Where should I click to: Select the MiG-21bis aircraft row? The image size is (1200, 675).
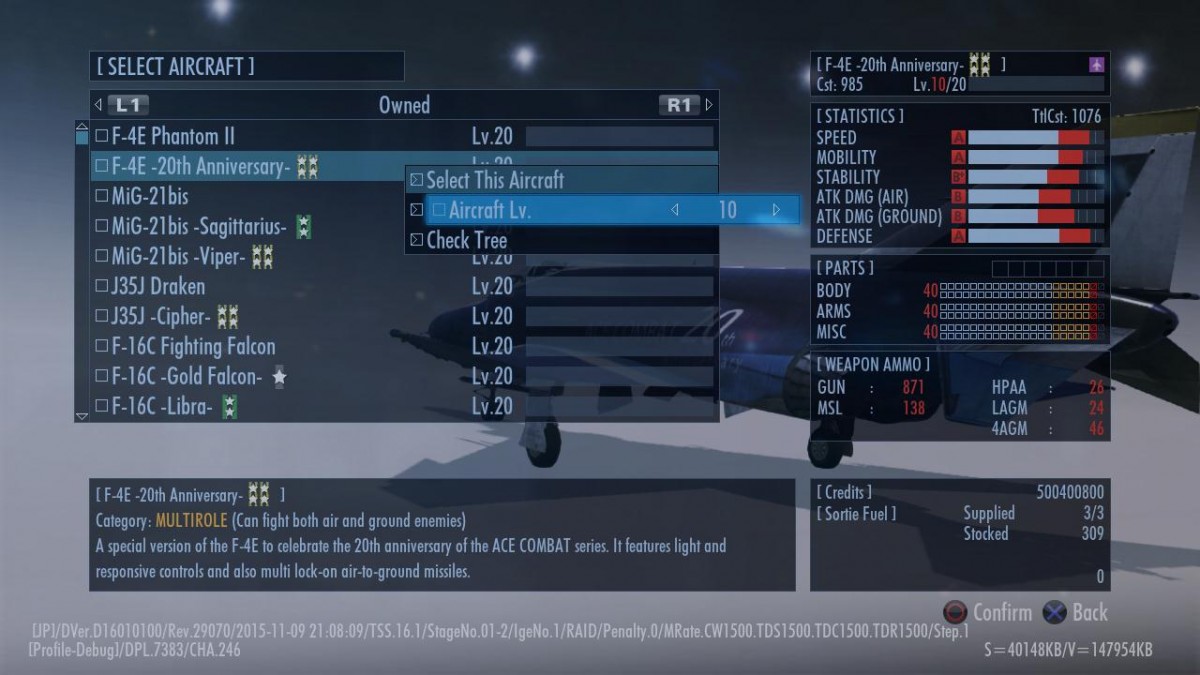[x=150, y=196]
